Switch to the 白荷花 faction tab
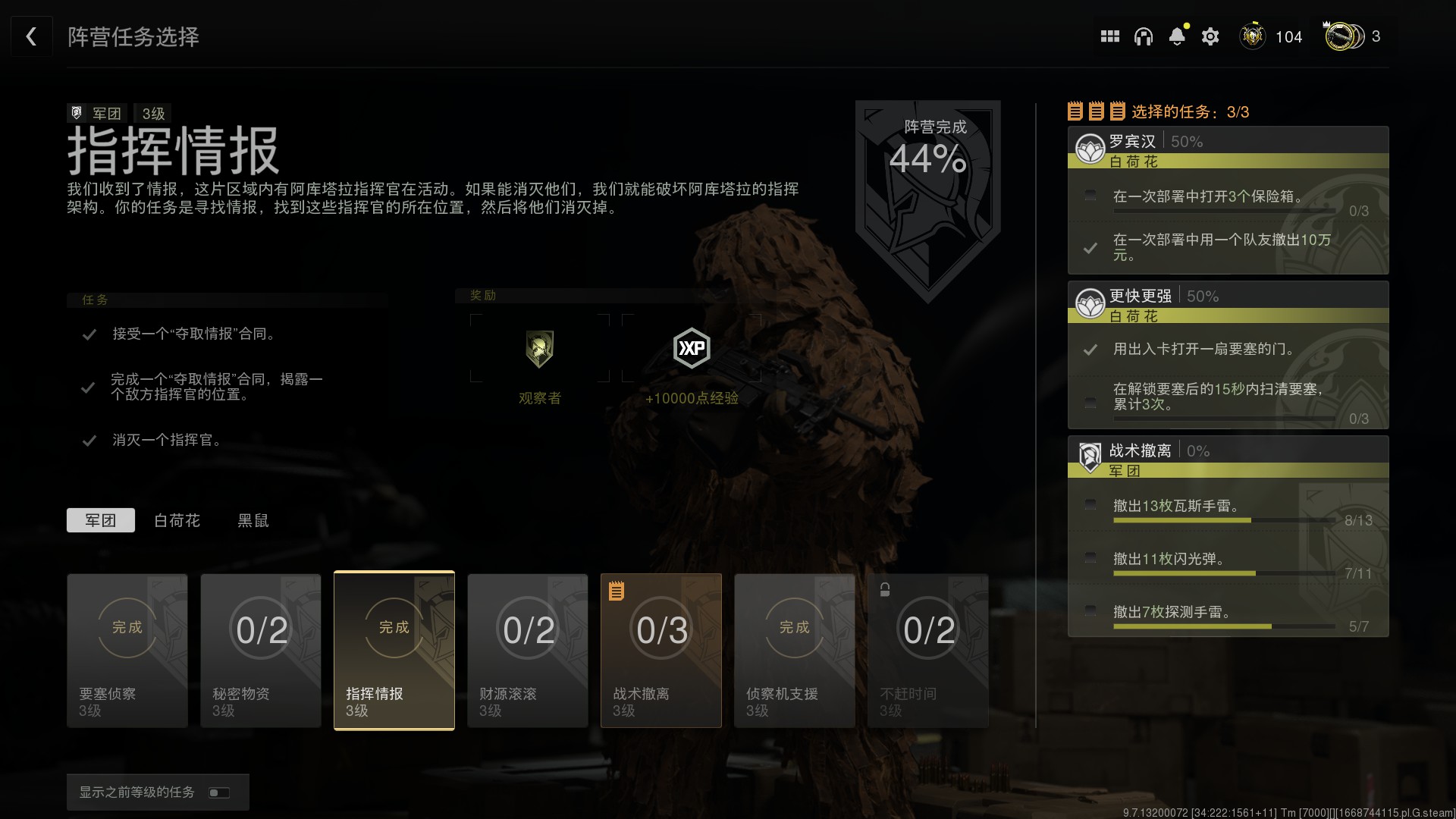 coord(177,520)
